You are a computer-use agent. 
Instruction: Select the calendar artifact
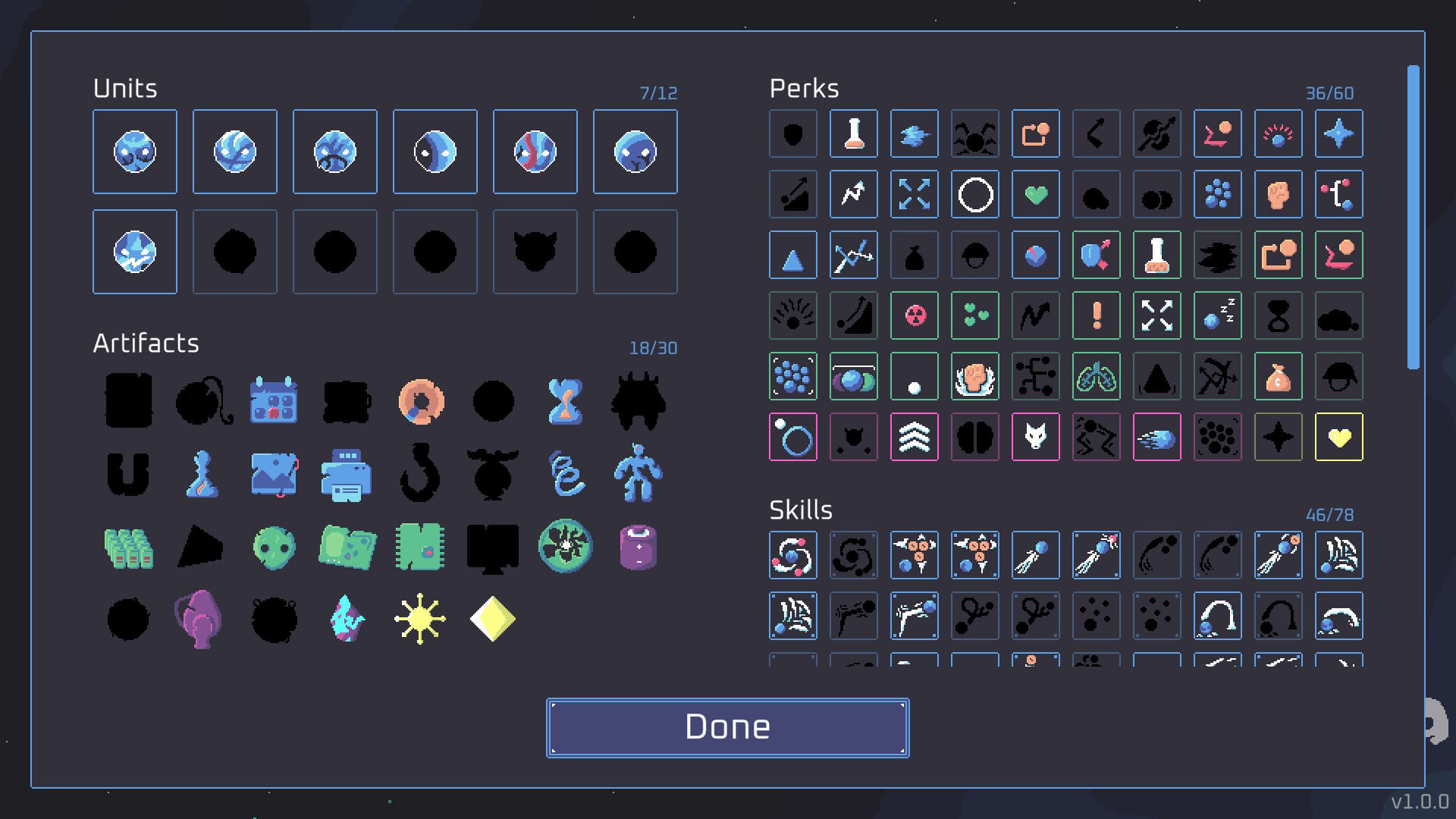pos(275,400)
